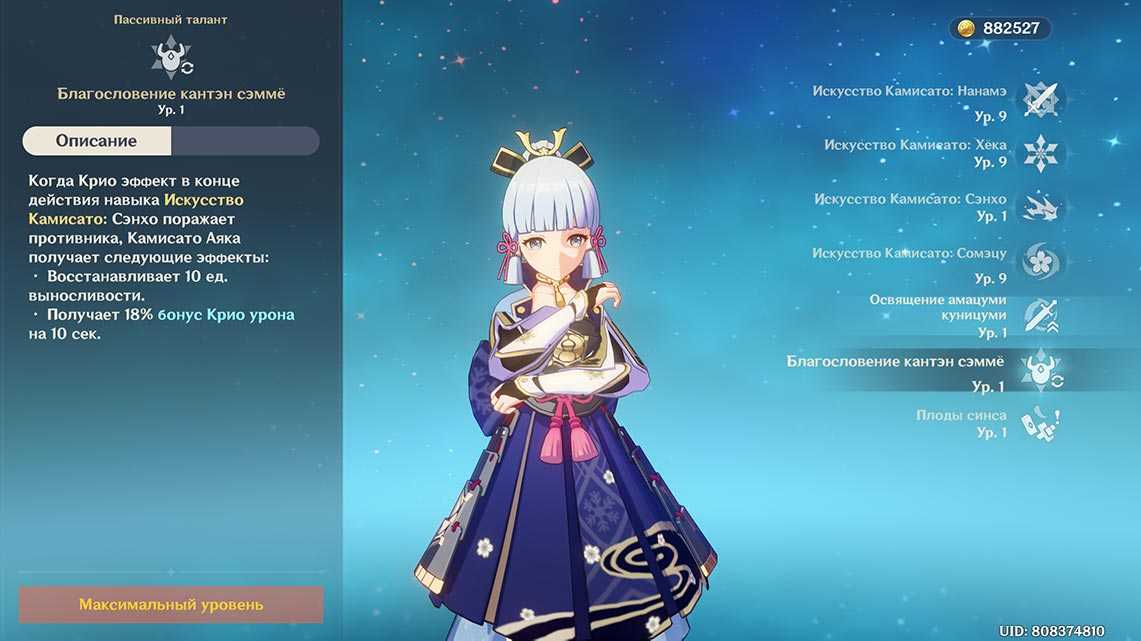The image size is (1141, 641).
Task: Switch to the Описание tab
Action: pos(97,141)
